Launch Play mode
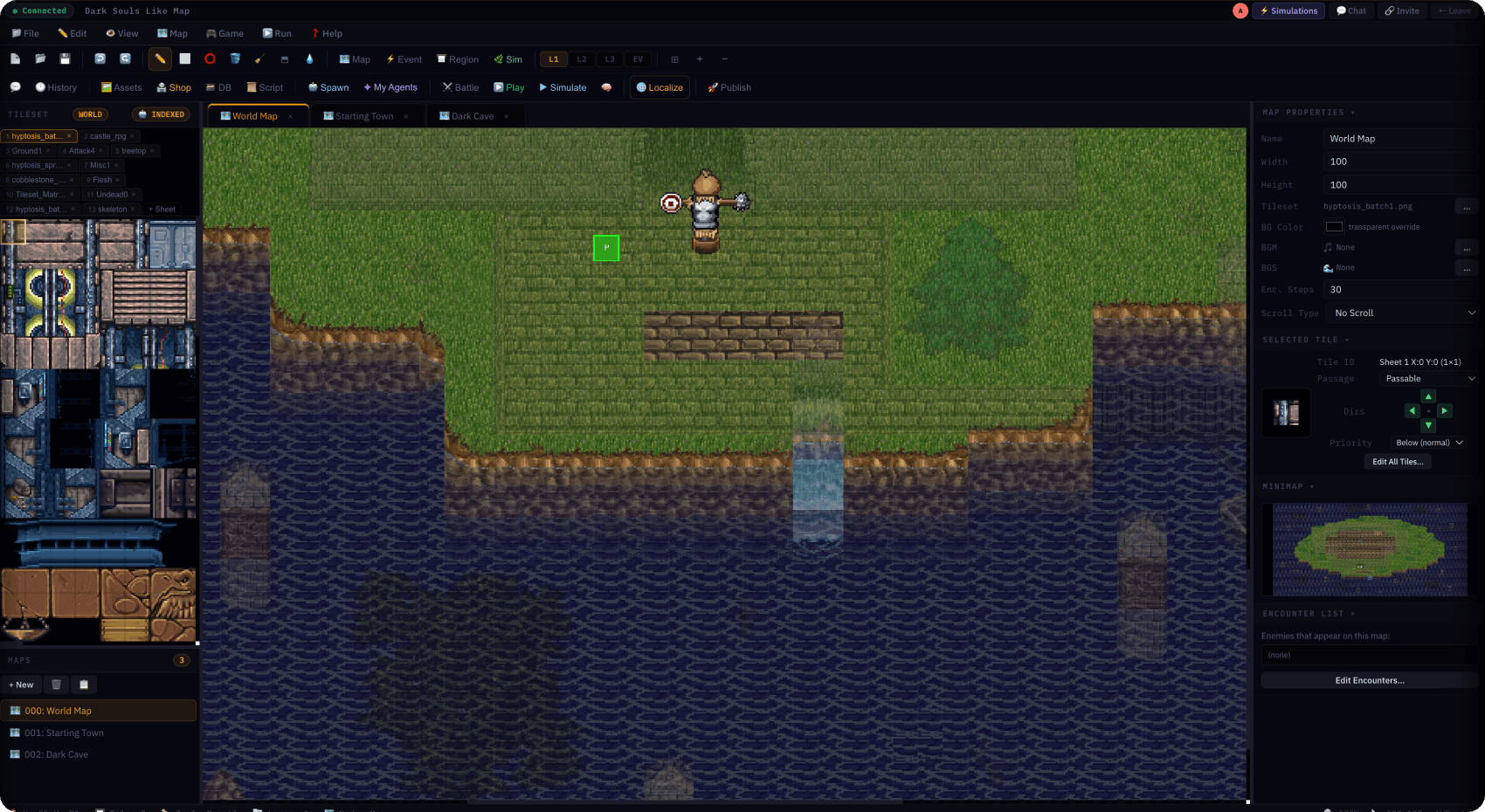This screenshot has width=1485, height=812. (509, 87)
